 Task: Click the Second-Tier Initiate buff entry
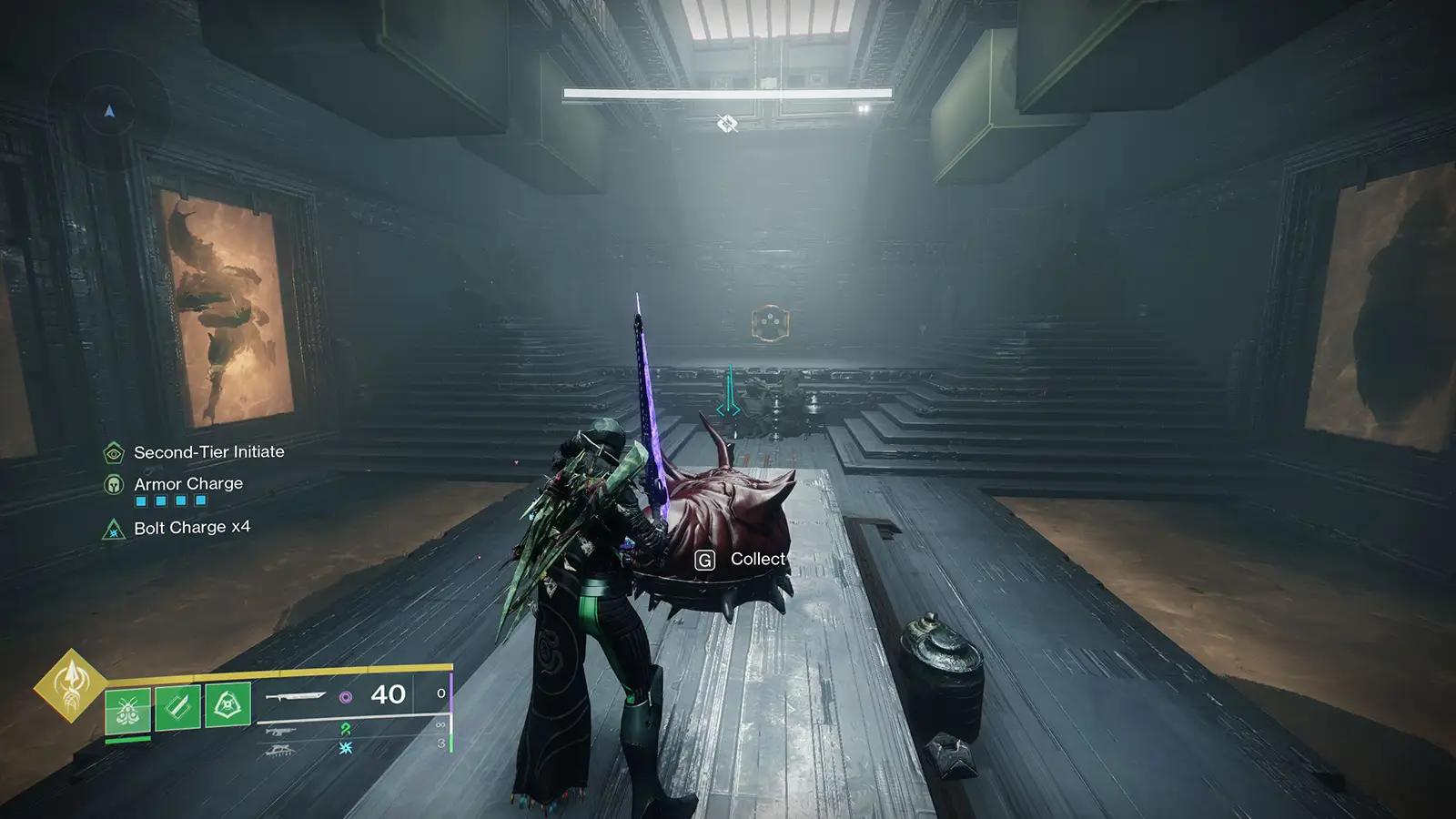pos(208,452)
